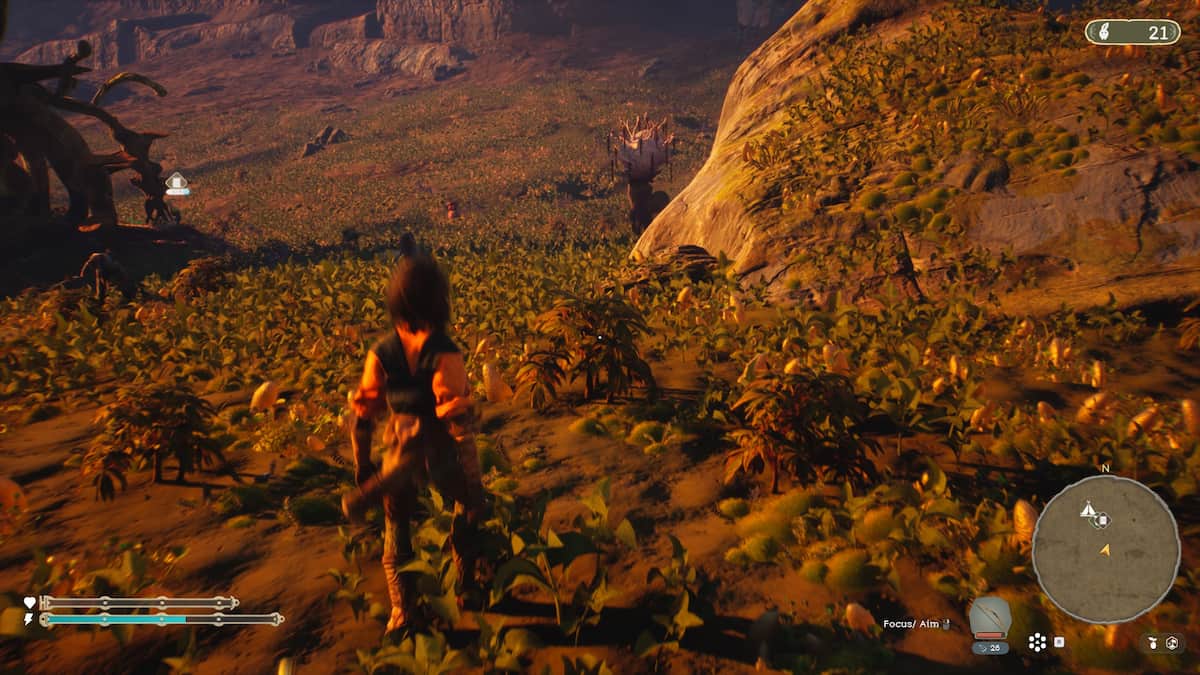Click the hexagon icon beside the seedling

pos(1173,642)
